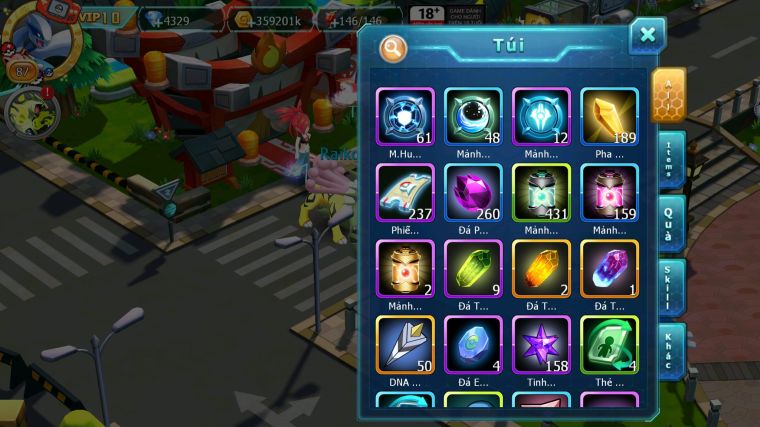Screen dimensions: 760x427
Task: Select the honeycomb All tab
Action: (x=668, y=95)
